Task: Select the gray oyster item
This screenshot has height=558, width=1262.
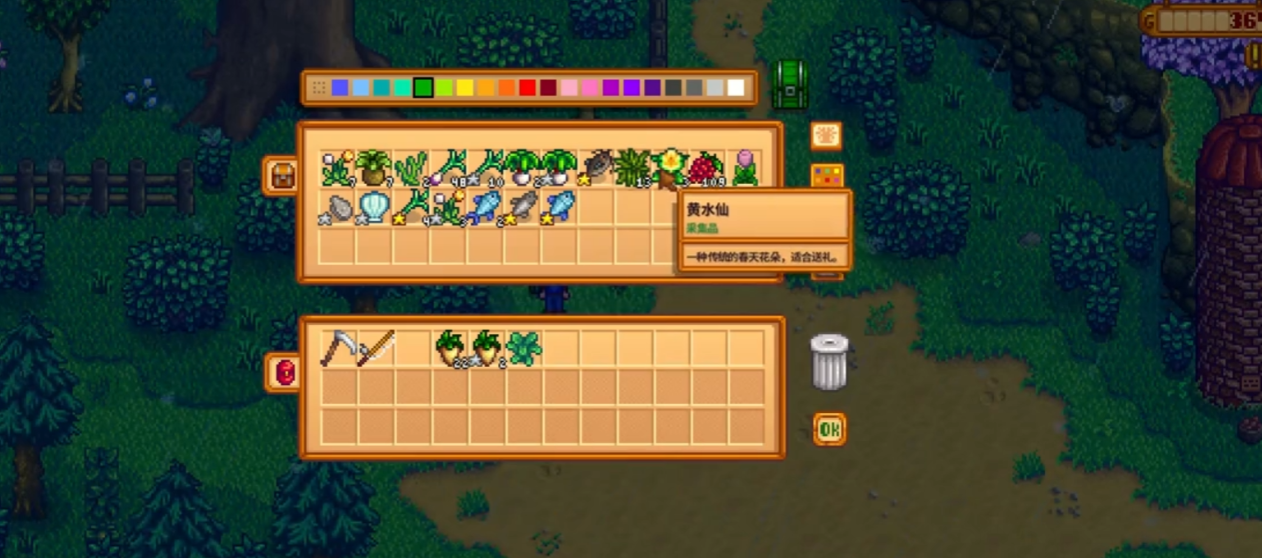Action: [338, 208]
